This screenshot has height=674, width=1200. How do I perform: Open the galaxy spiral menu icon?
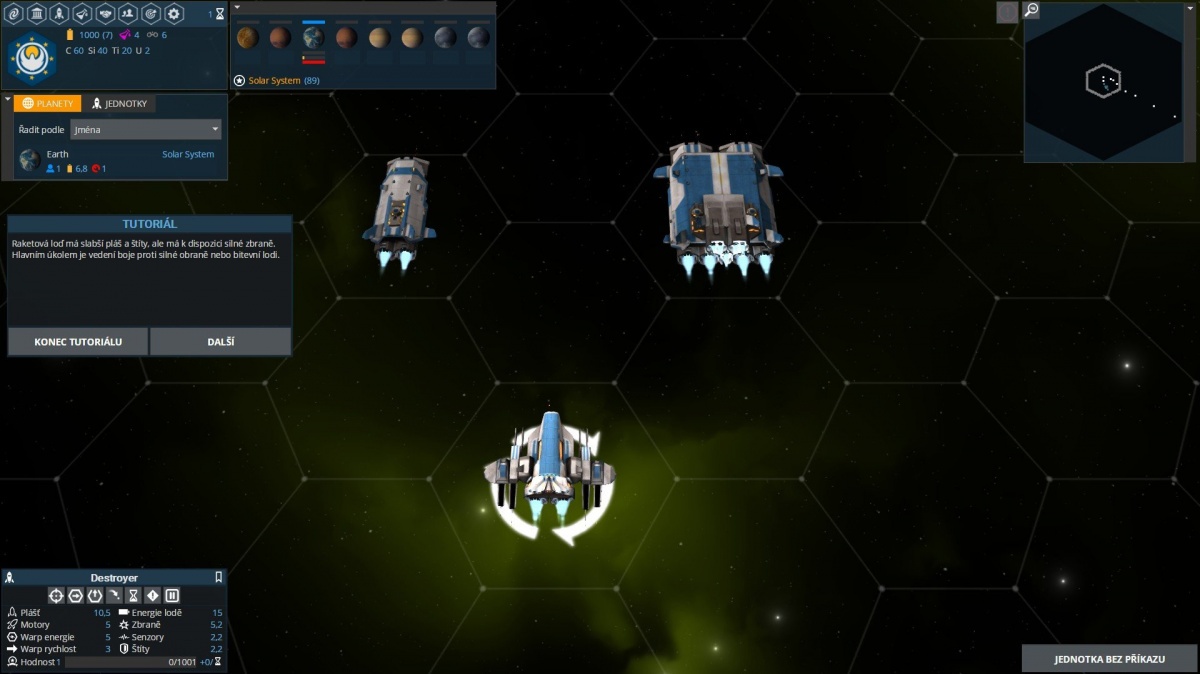pyautogui.click(x=14, y=13)
